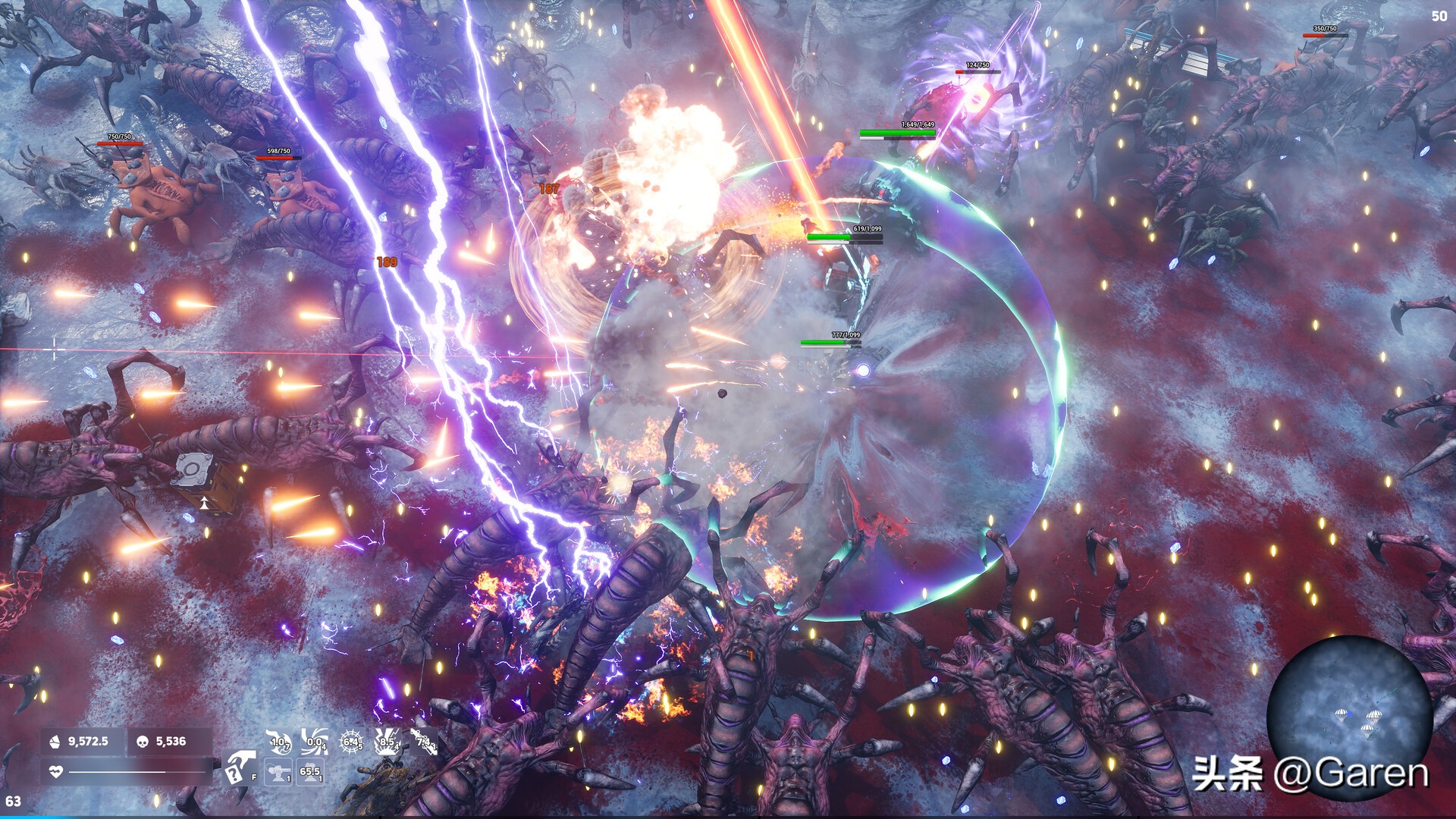Click the green health bar reading 1,649/1,649
This screenshot has width=1456, height=819.
895,133
